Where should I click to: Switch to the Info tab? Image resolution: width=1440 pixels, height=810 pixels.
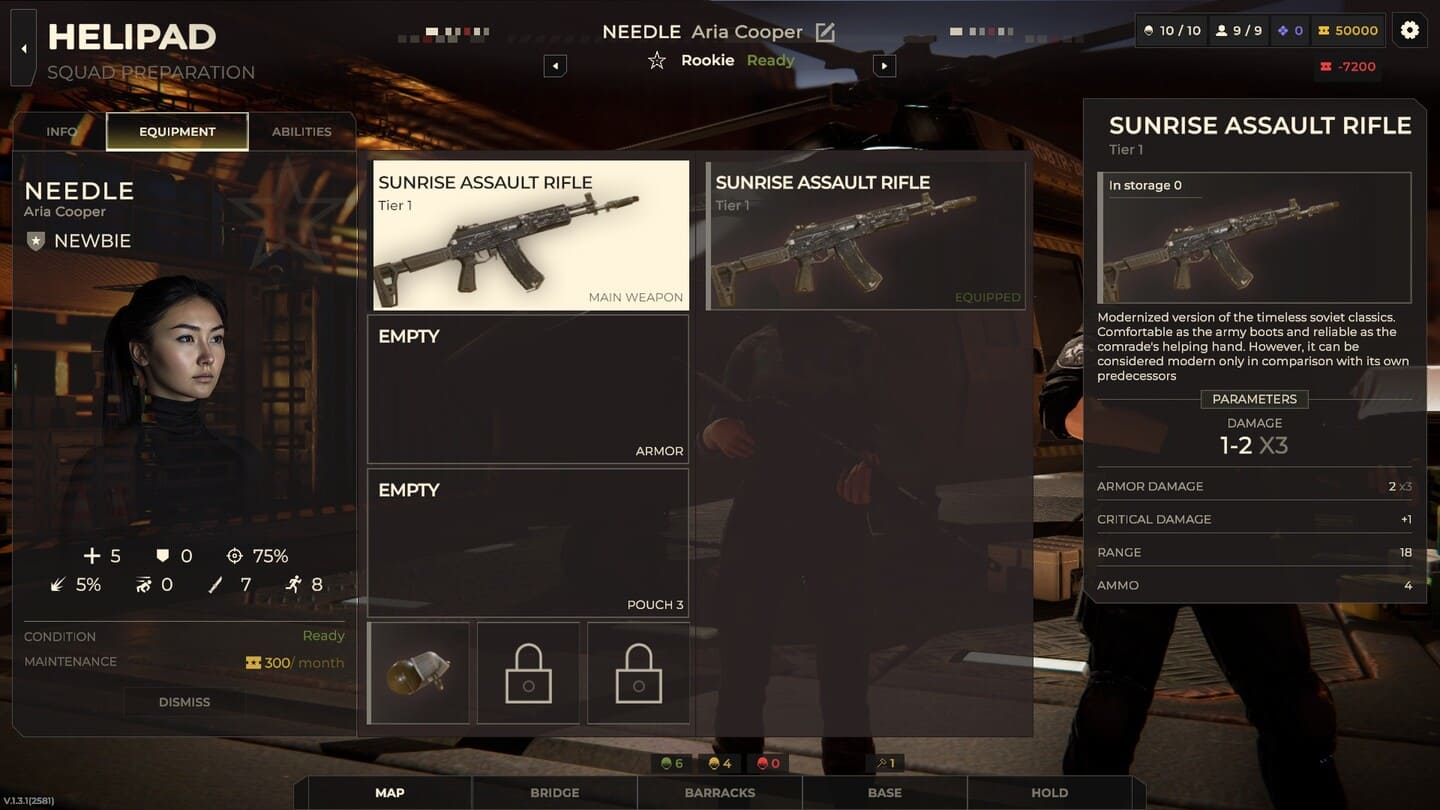(62, 131)
